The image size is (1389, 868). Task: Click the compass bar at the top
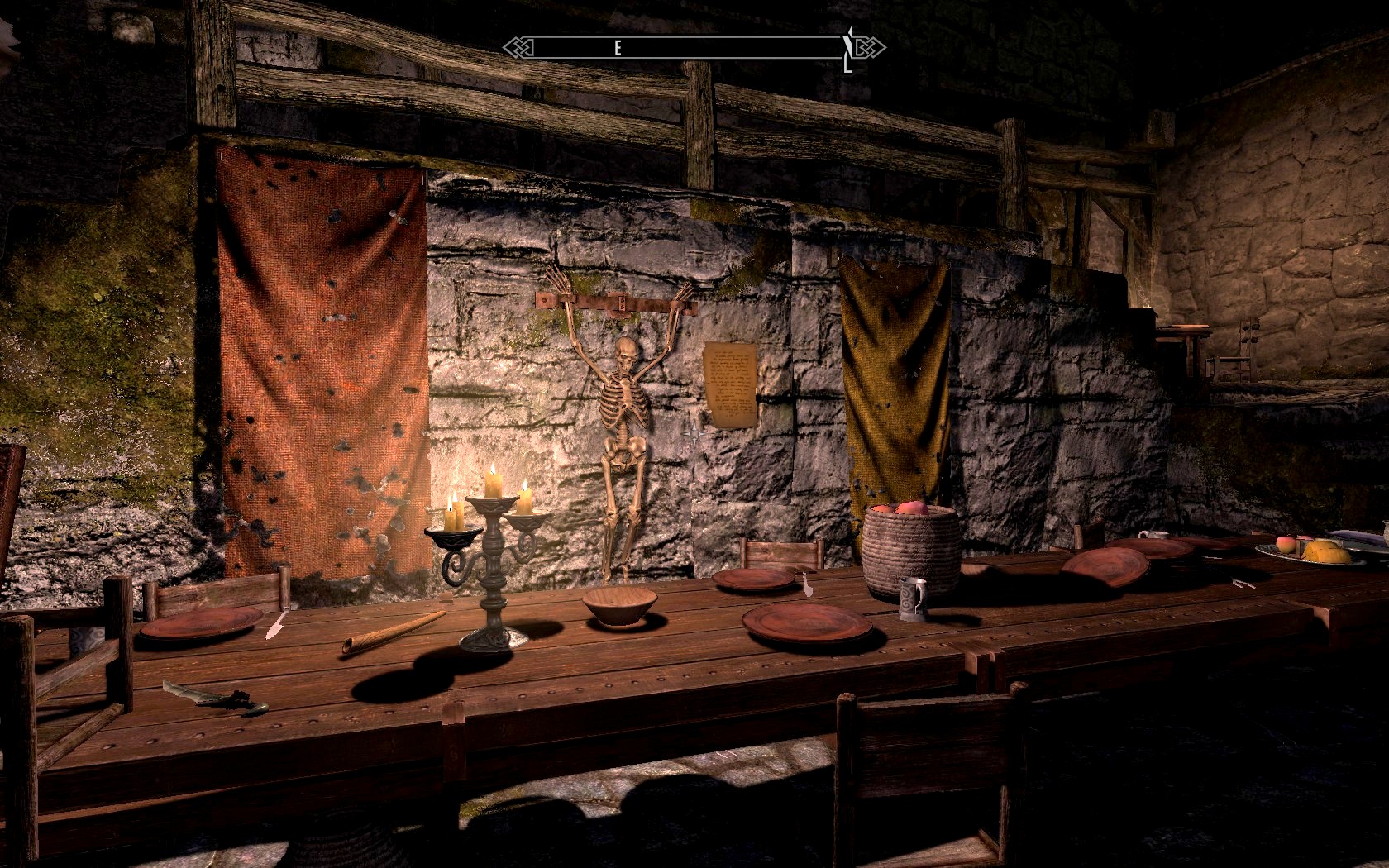(x=693, y=48)
